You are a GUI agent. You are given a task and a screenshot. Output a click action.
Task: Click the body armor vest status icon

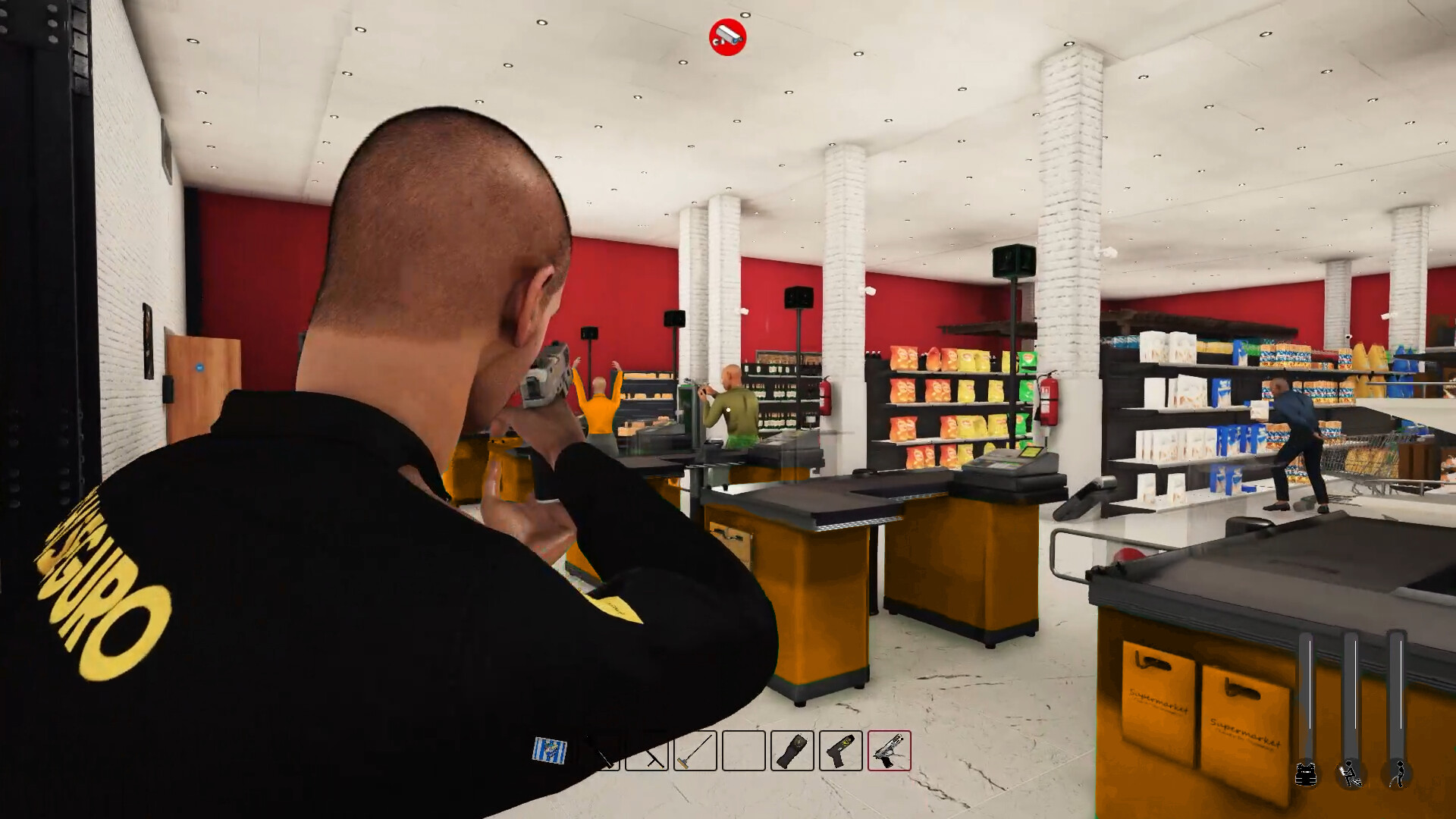pos(1306,775)
